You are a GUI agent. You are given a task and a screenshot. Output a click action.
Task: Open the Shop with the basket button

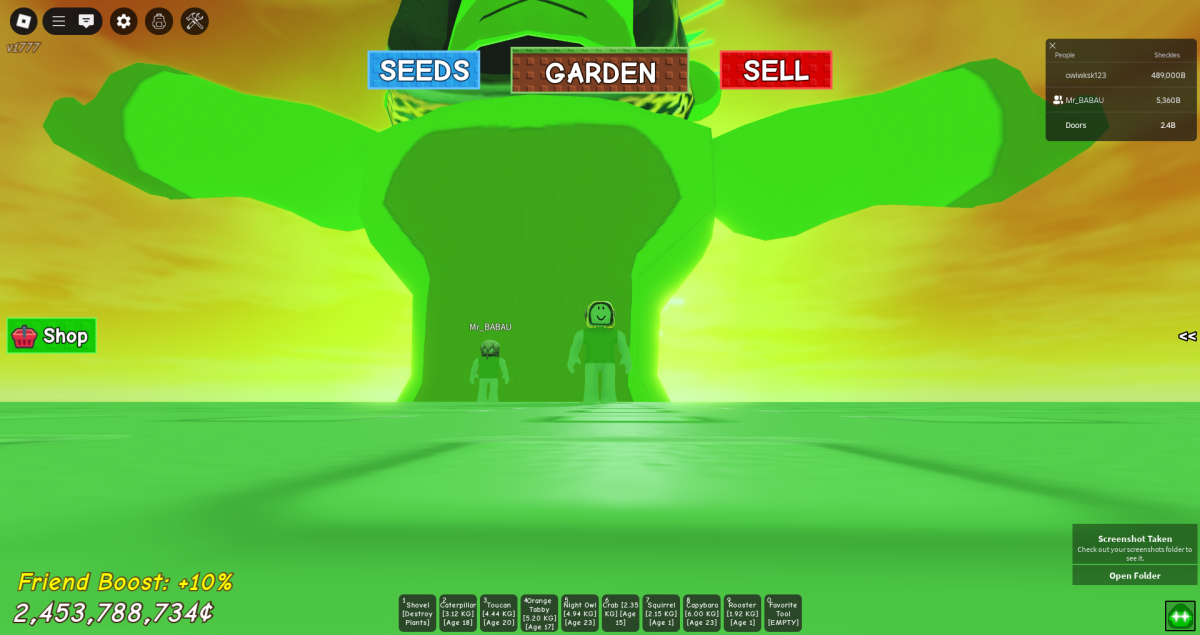52,336
